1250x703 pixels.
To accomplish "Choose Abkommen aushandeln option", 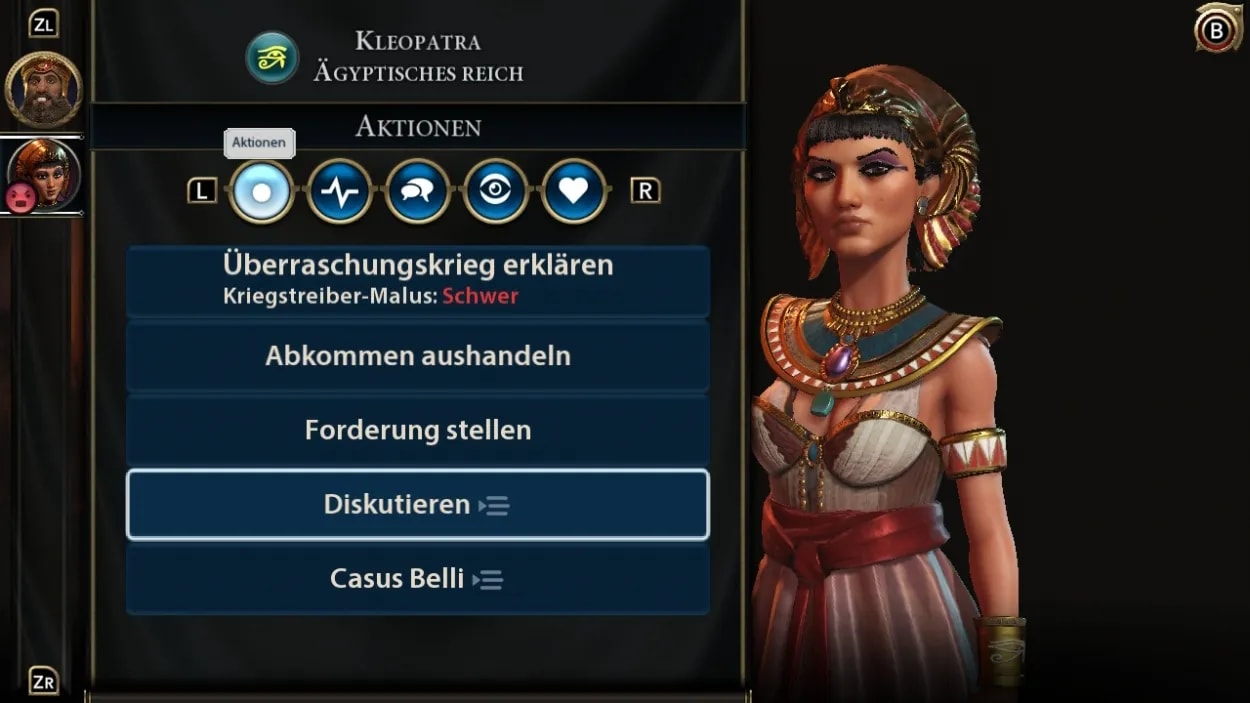I will (x=417, y=356).
